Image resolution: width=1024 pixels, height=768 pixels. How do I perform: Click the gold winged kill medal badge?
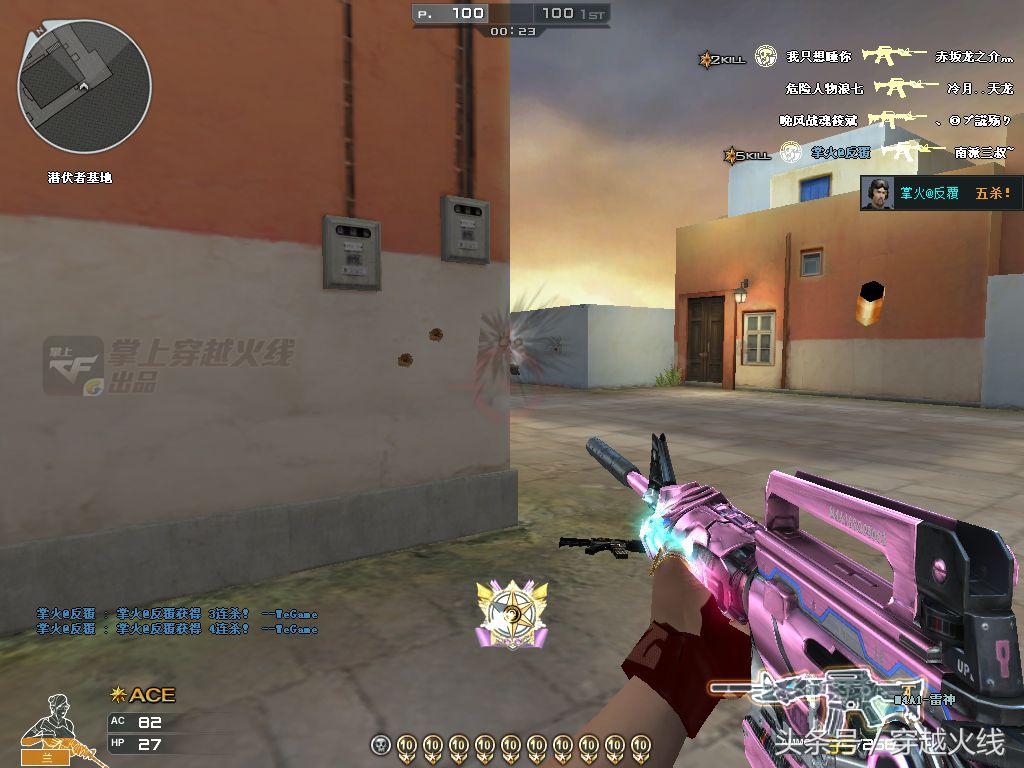pyautogui.click(x=513, y=614)
